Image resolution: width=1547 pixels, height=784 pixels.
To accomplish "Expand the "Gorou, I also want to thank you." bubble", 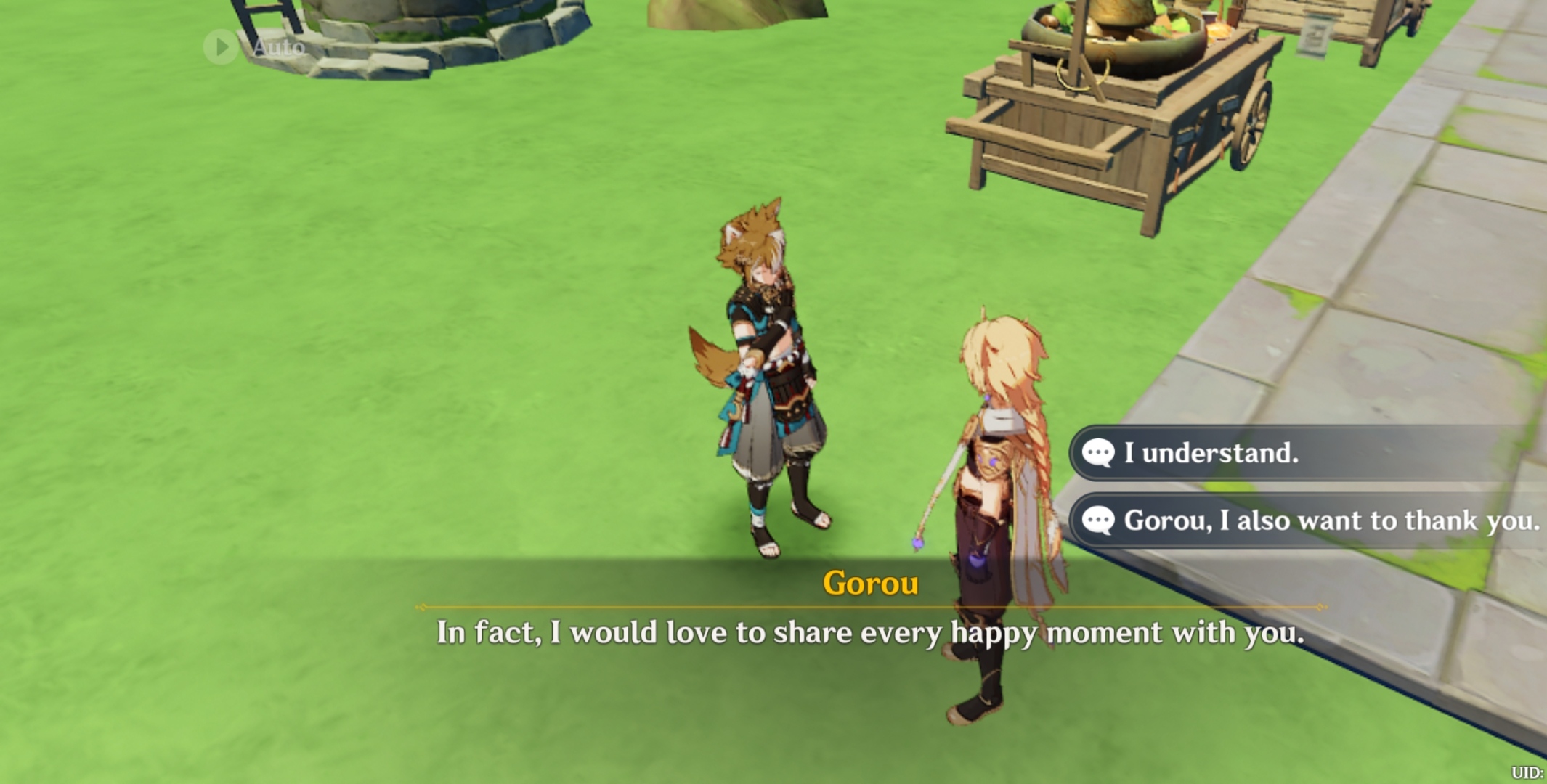I will [x=1307, y=520].
